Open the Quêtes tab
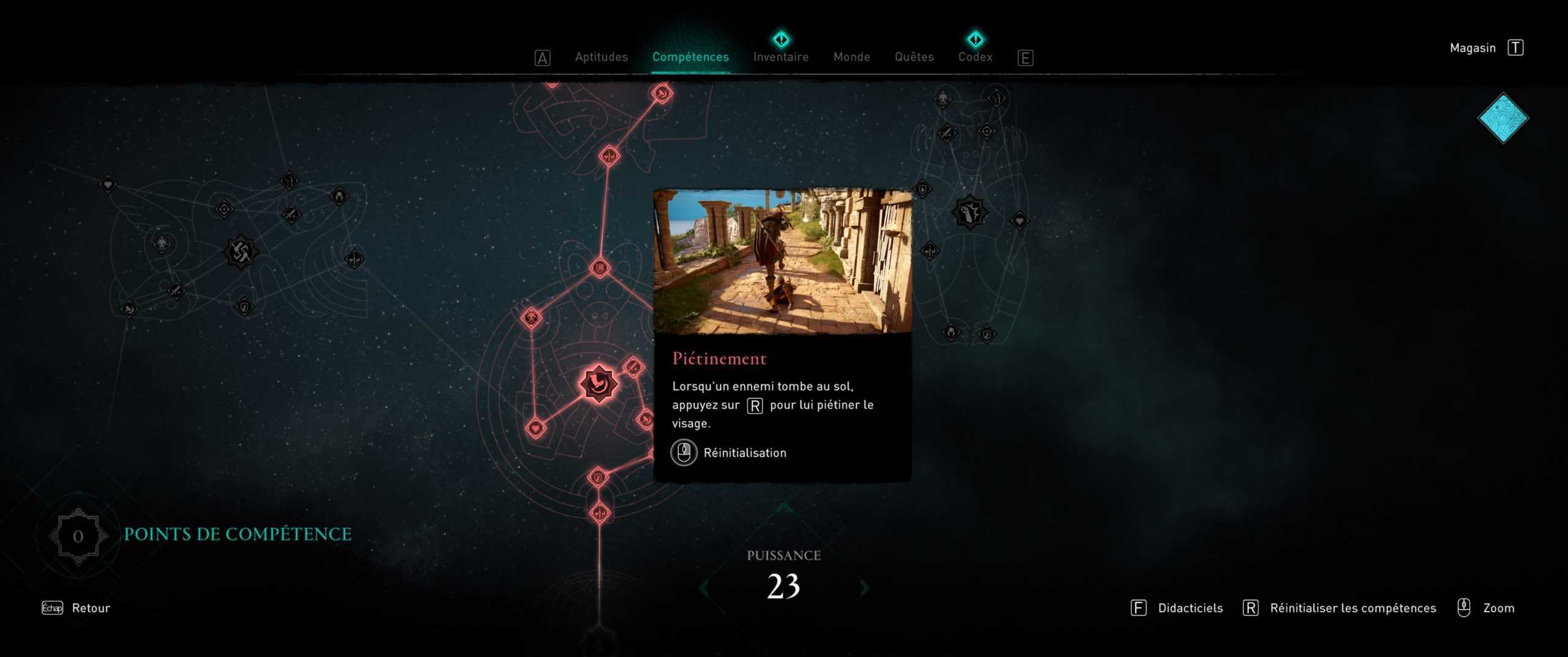 tap(914, 57)
